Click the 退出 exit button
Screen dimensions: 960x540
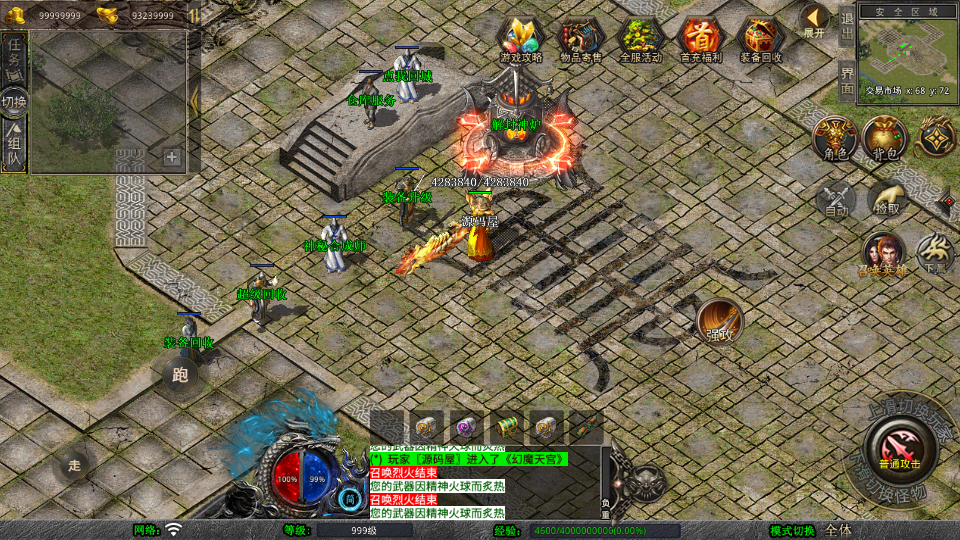pyautogui.click(x=847, y=26)
